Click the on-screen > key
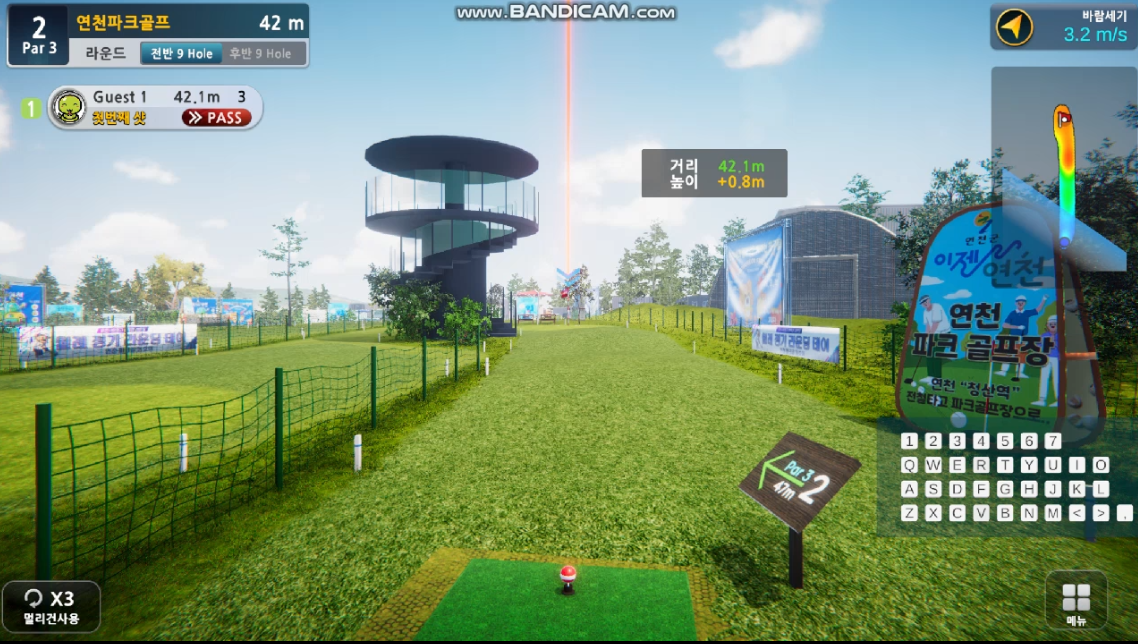 (1101, 513)
